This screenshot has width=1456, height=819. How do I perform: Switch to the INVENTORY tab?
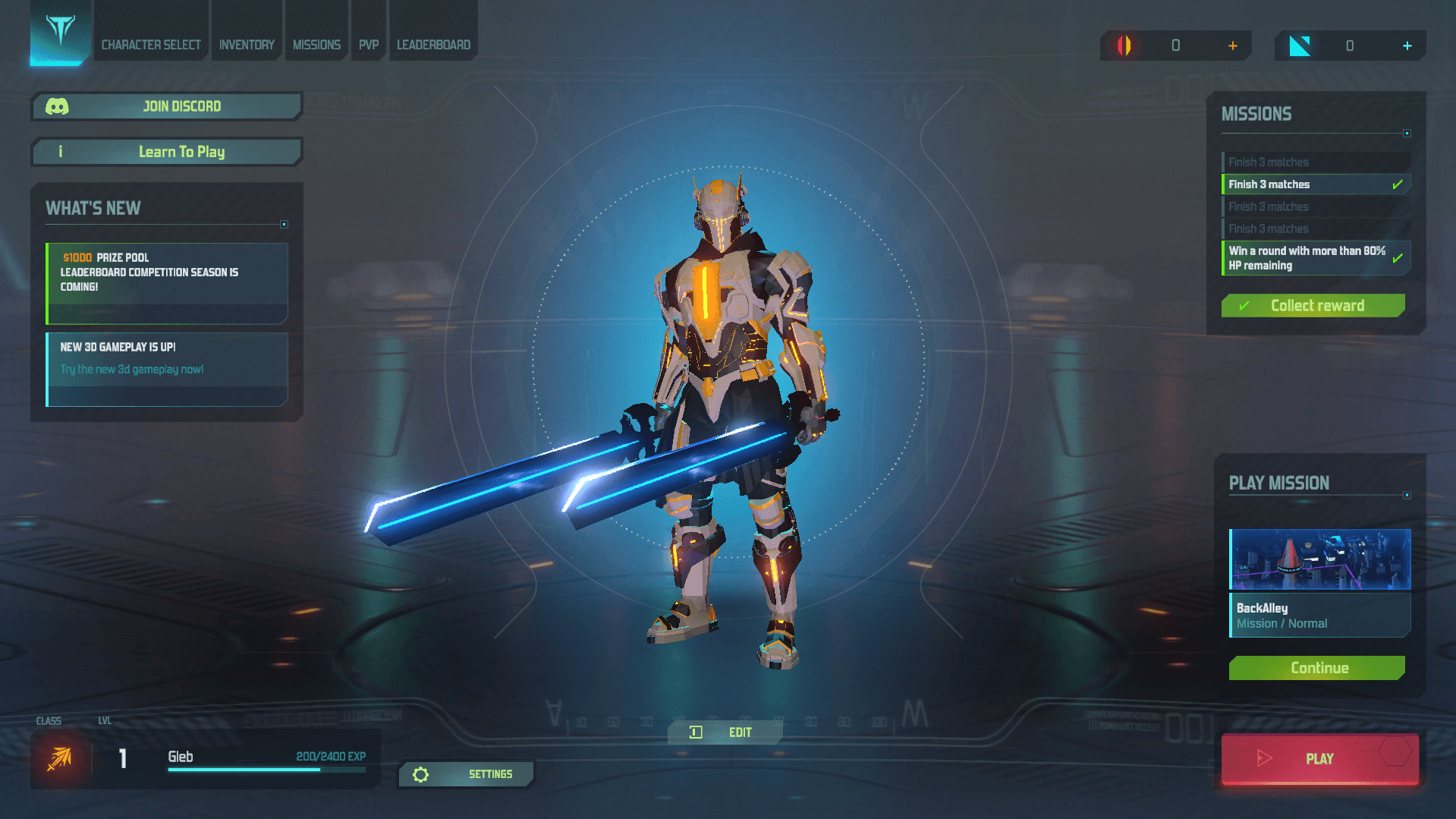246,44
